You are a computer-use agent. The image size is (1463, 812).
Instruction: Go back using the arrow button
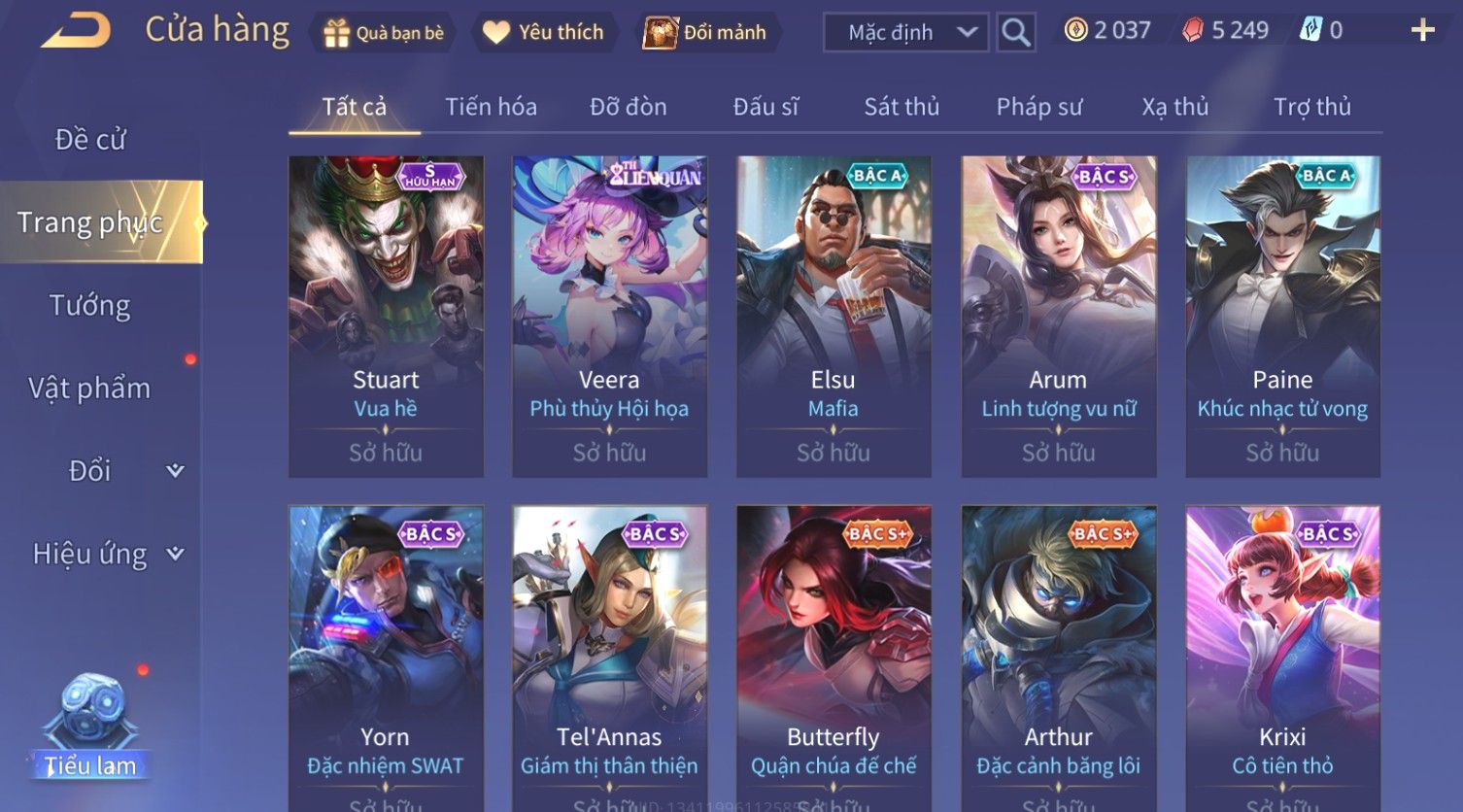click(x=76, y=31)
